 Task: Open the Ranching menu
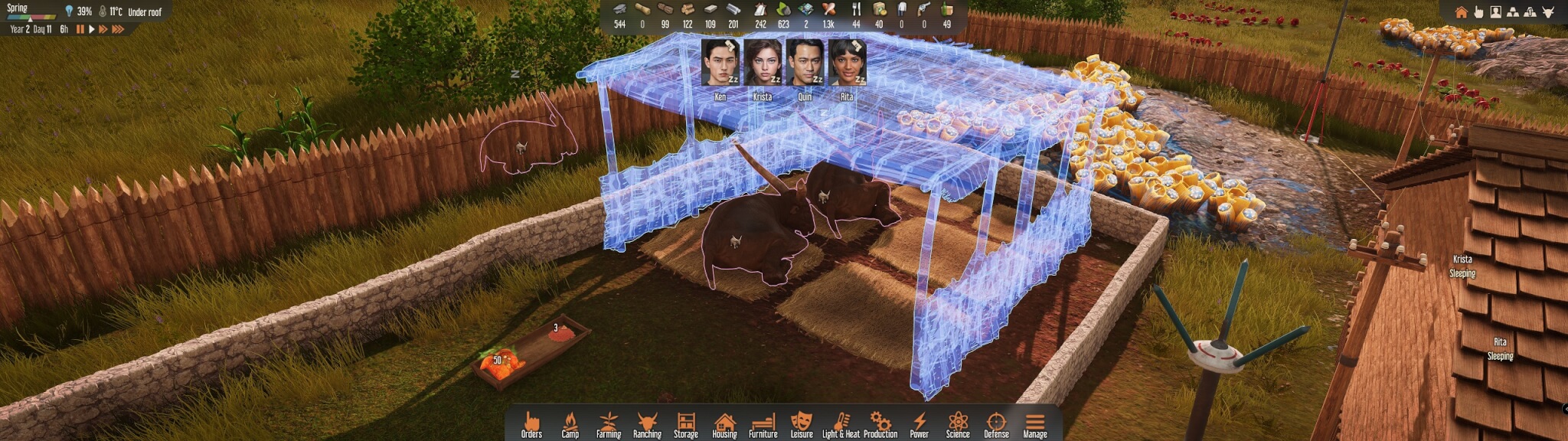(647, 423)
